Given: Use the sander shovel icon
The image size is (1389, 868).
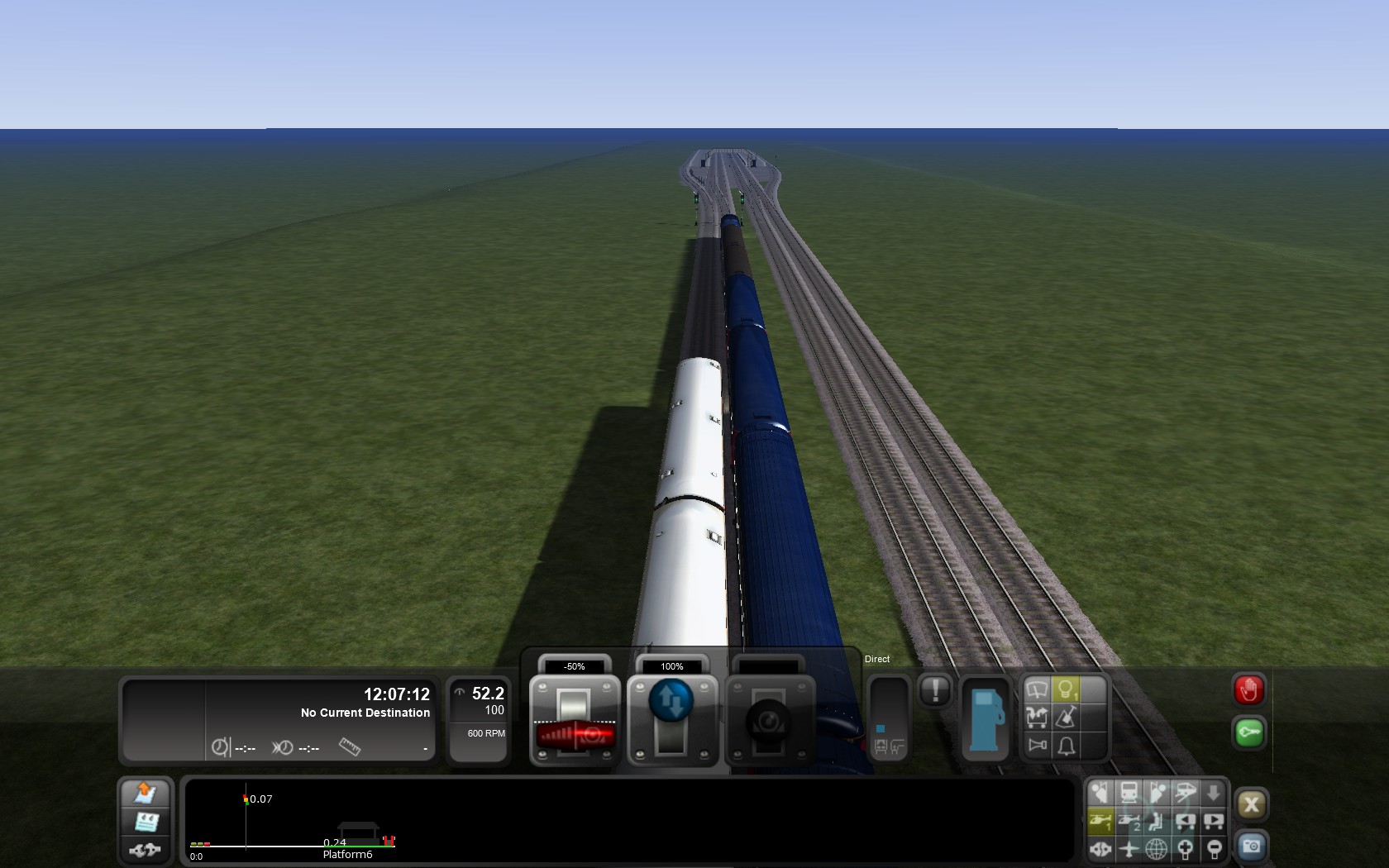Looking at the screenshot, I should point(1066,718).
